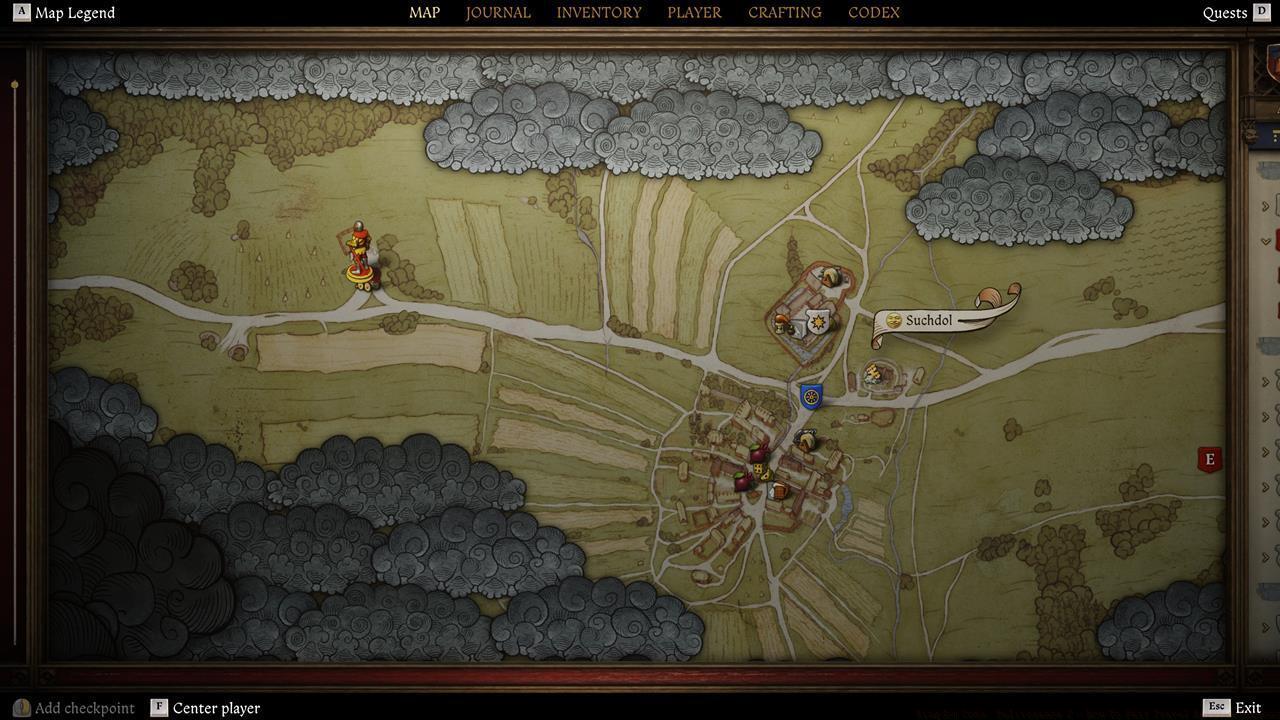Go to the Player tab
Screen dimensions: 1280x720
[x=694, y=13]
